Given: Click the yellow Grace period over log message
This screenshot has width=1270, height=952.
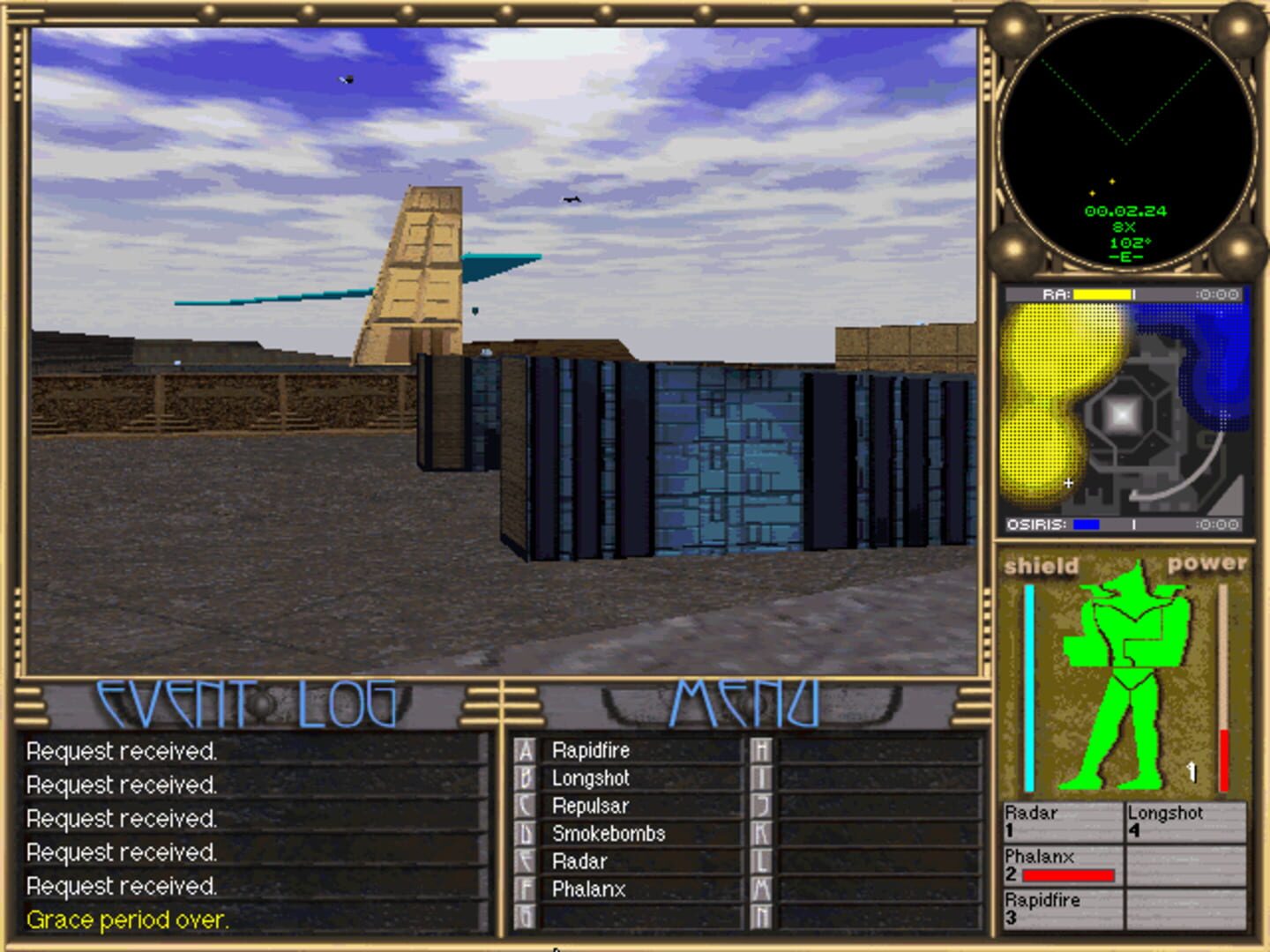Looking at the screenshot, I should [127, 920].
